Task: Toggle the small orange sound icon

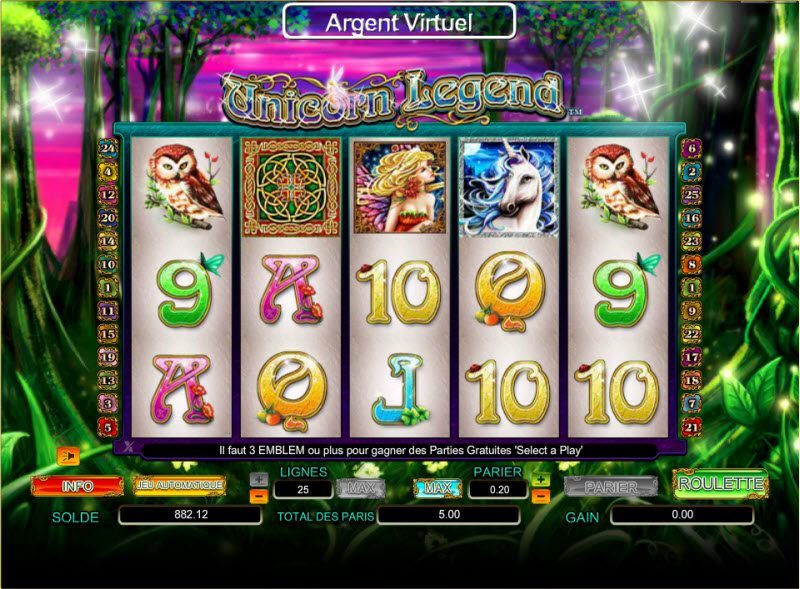Action: [68, 458]
